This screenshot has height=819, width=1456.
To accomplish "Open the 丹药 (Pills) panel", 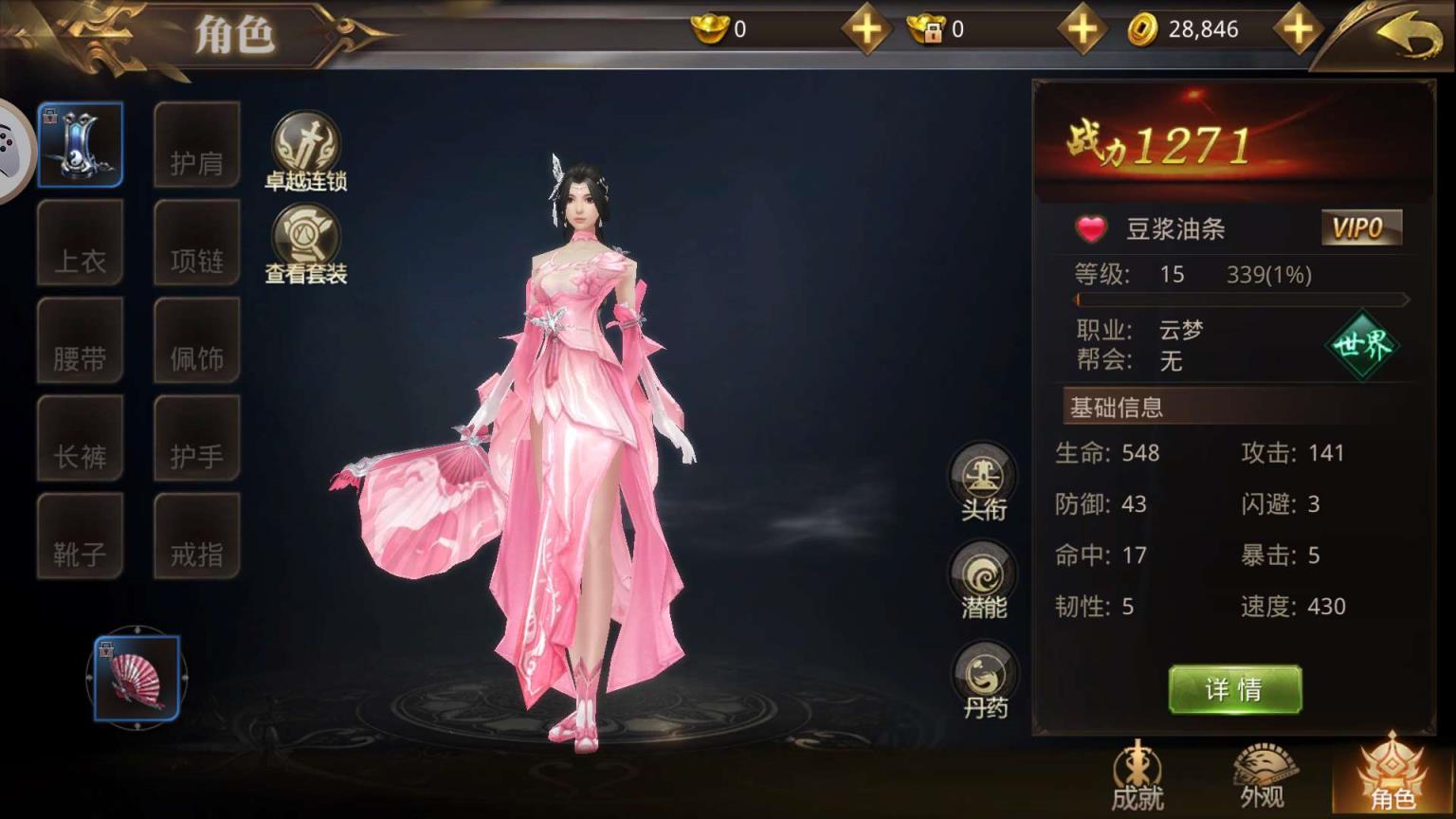I will point(981,675).
